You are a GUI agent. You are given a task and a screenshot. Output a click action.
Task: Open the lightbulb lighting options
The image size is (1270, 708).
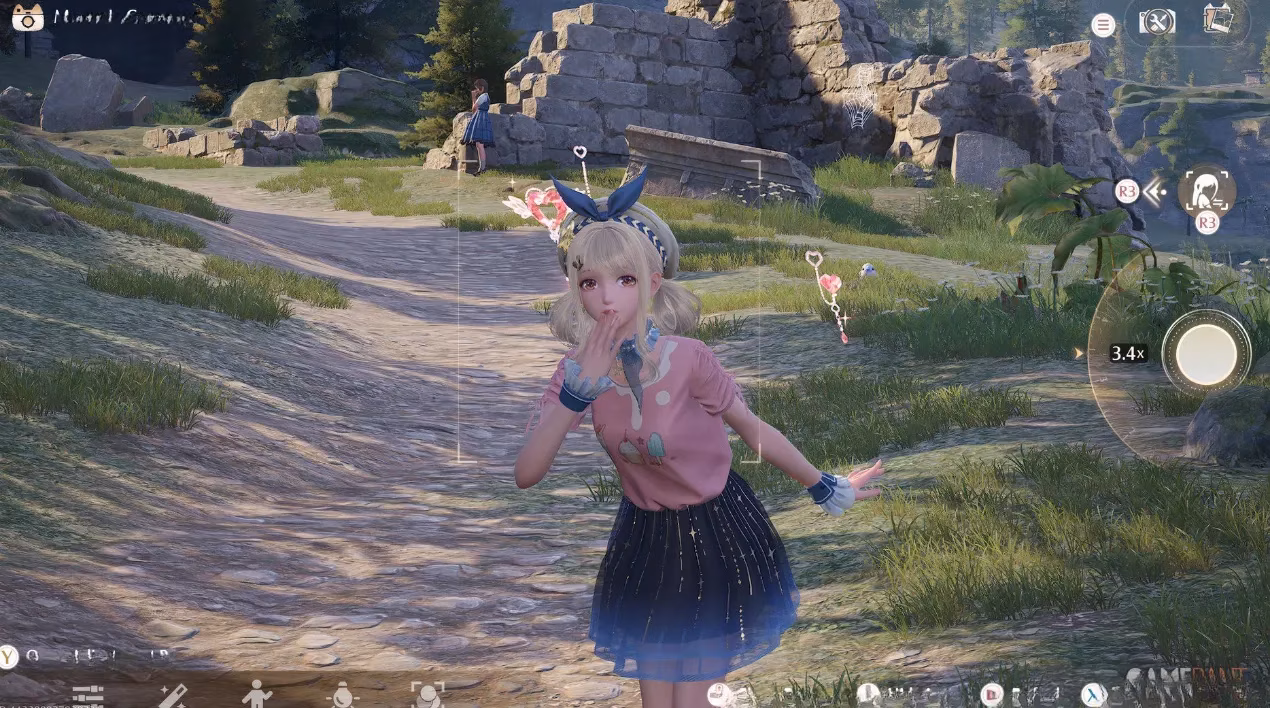[342, 695]
